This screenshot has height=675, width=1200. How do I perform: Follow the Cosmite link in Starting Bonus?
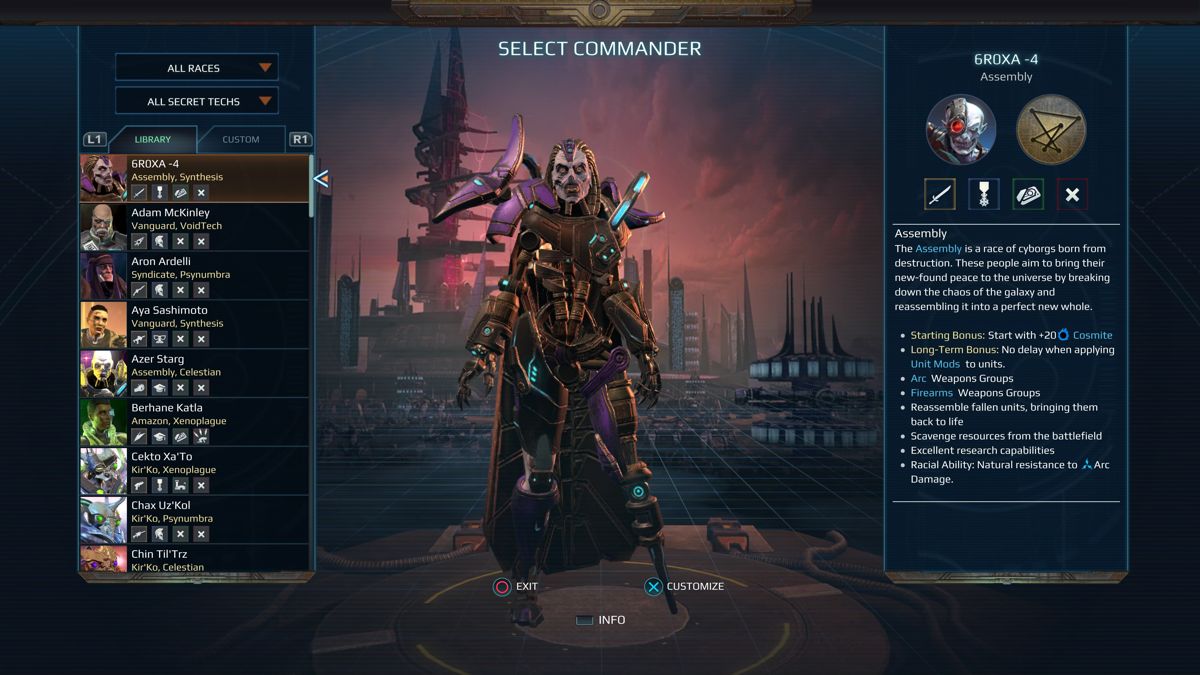coord(1092,335)
